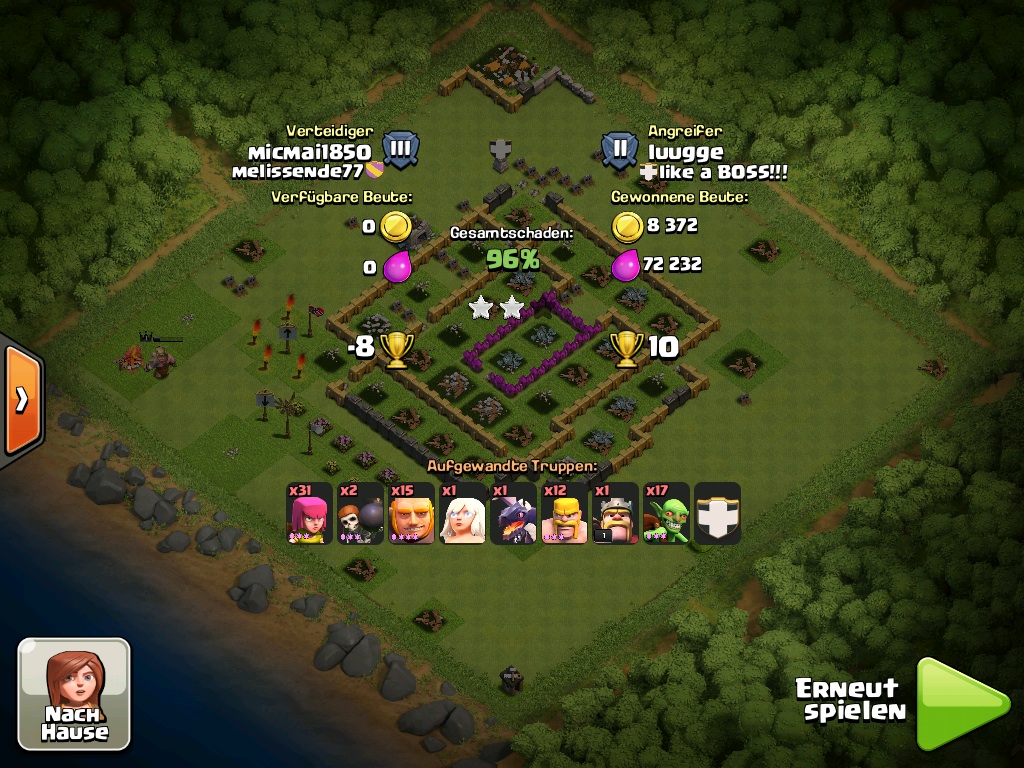Choose the Giant troop card

411,514
